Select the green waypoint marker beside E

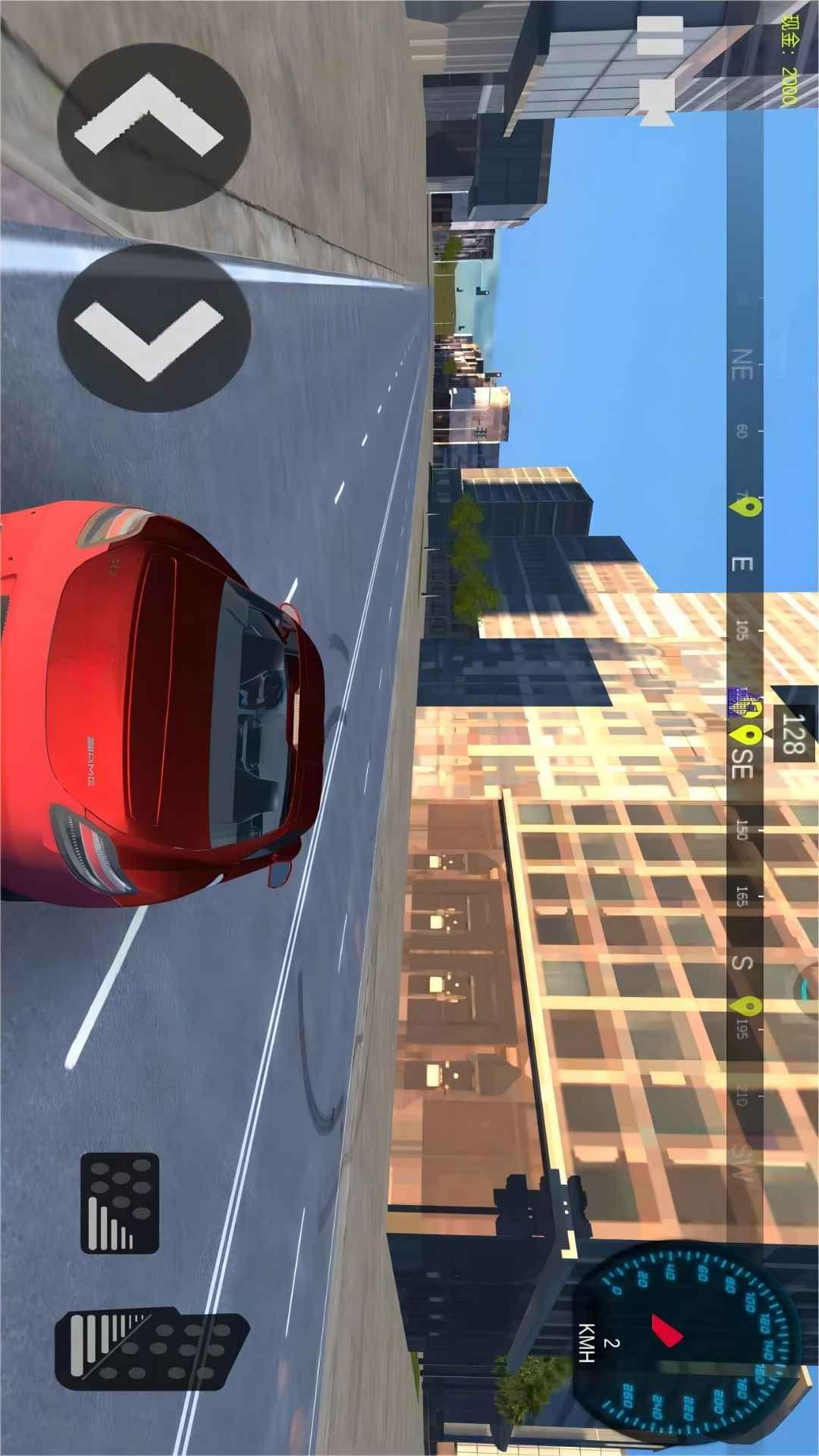pos(747,507)
